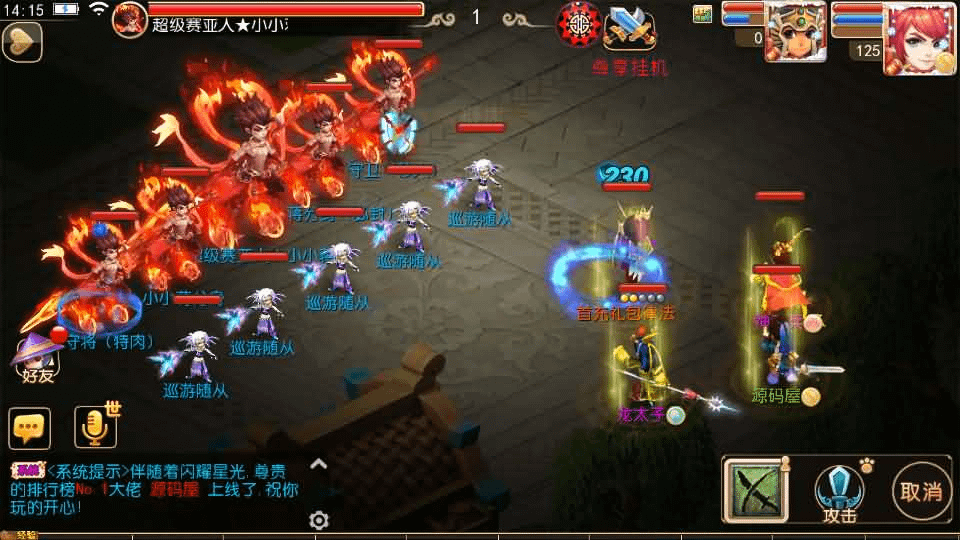Image resolution: width=960 pixels, height=540 pixels.
Task: Click the small green map icon
Action: pyautogui.click(x=702, y=13)
